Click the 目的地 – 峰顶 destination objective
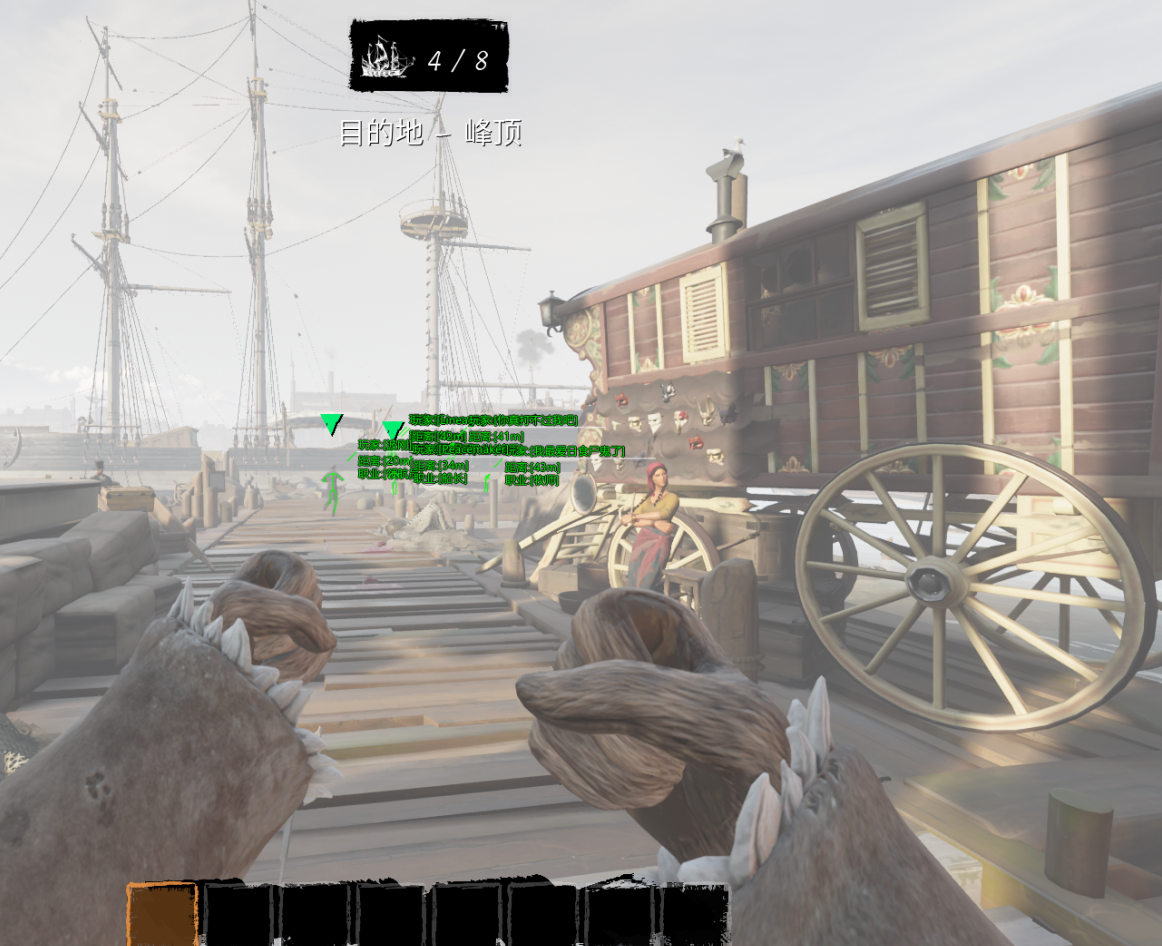This screenshot has height=946, width=1162. (431, 133)
